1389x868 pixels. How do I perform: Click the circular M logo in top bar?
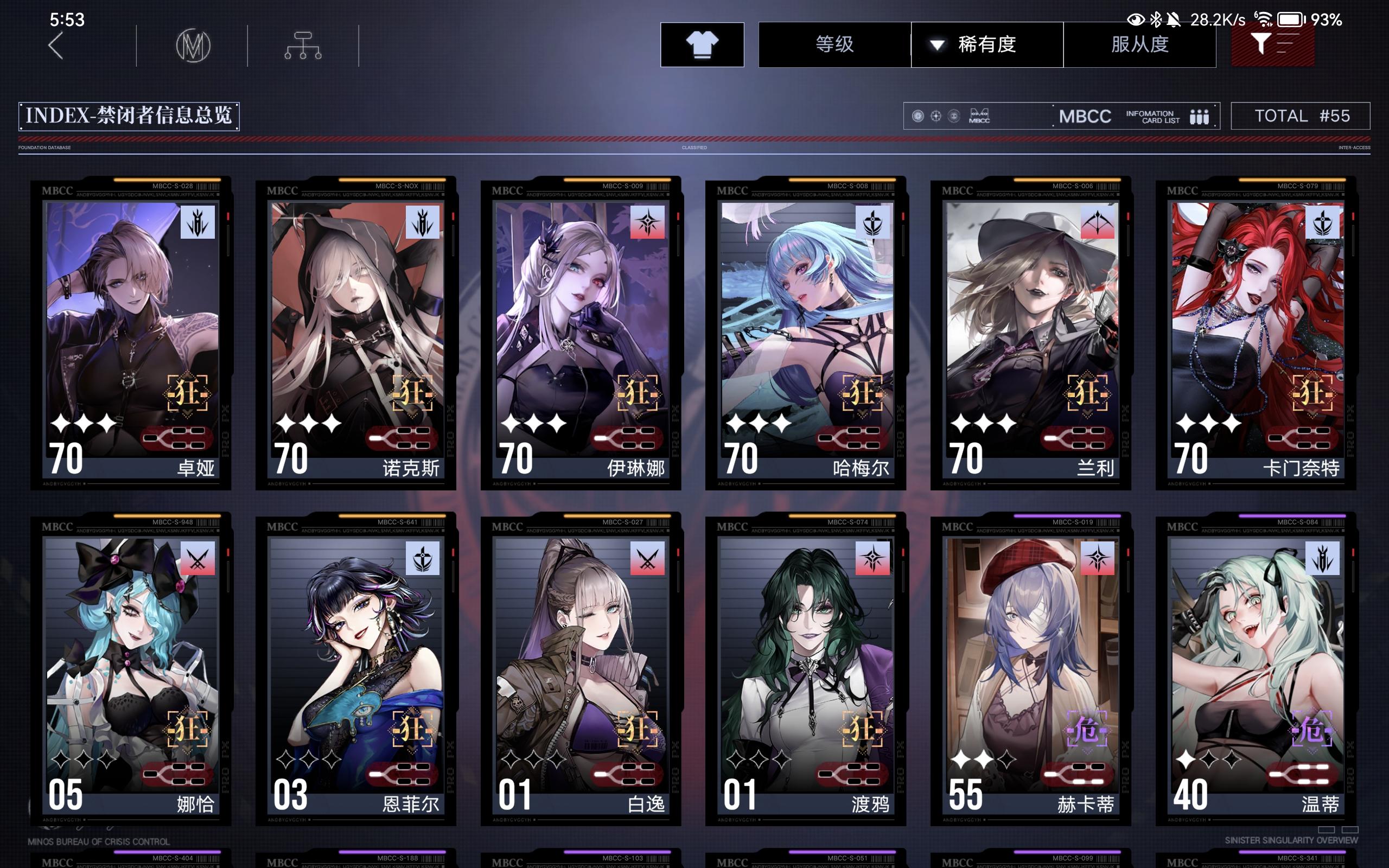(x=193, y=46)
